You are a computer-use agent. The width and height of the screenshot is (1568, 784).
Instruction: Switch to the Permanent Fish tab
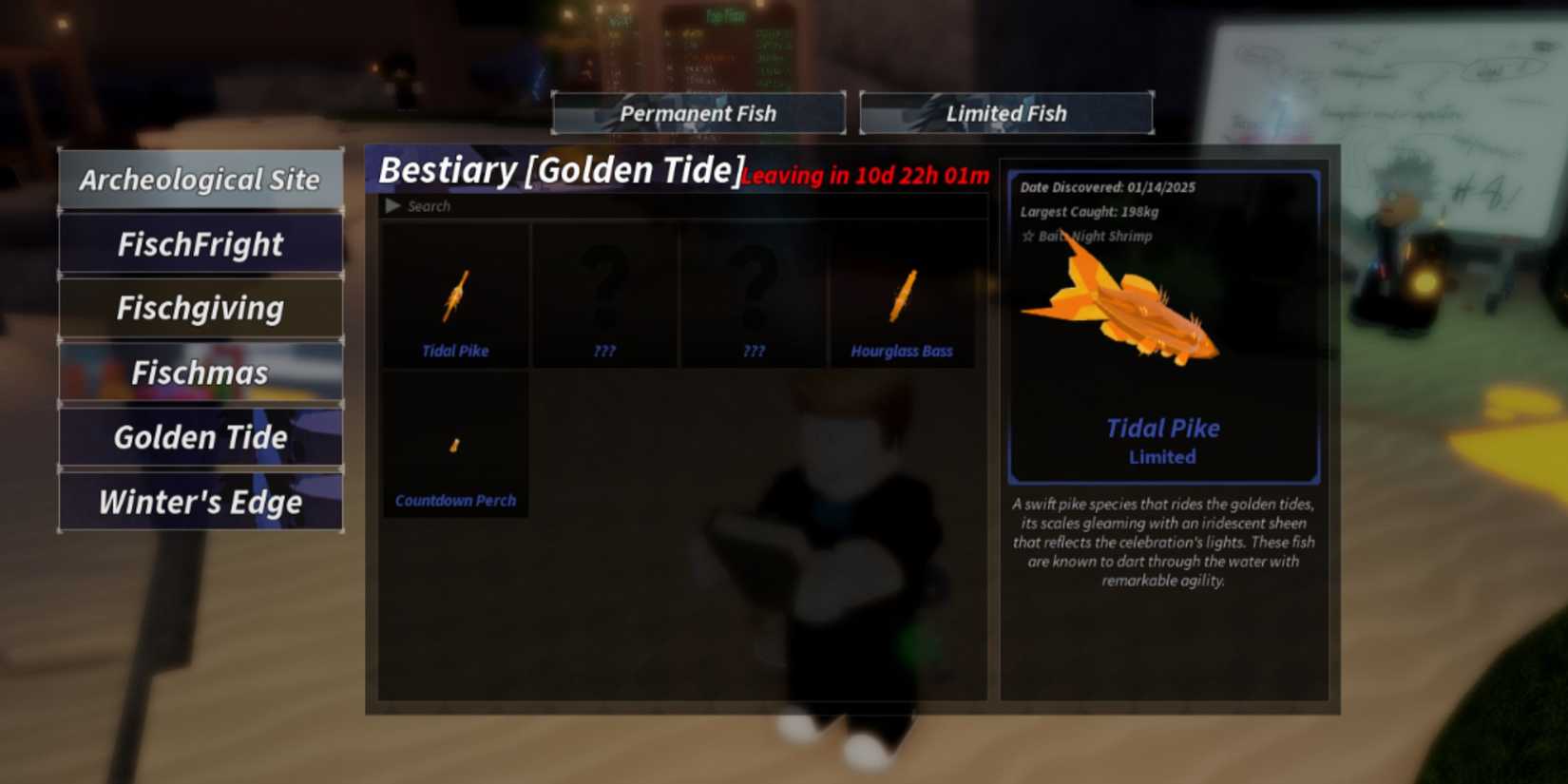(x=698, y=113)
